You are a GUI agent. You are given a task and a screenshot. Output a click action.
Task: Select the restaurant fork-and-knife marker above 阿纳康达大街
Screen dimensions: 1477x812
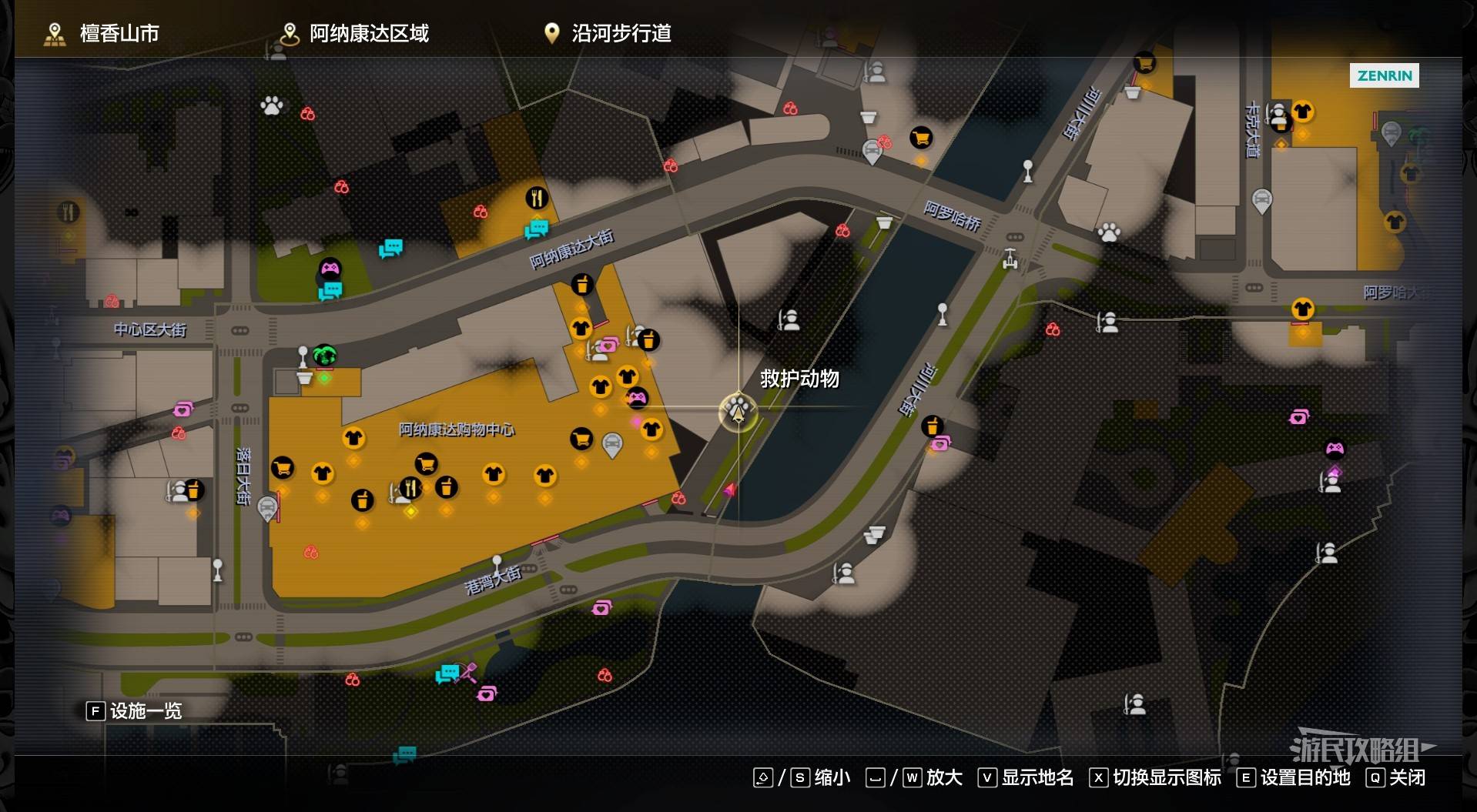click(537, 198)
